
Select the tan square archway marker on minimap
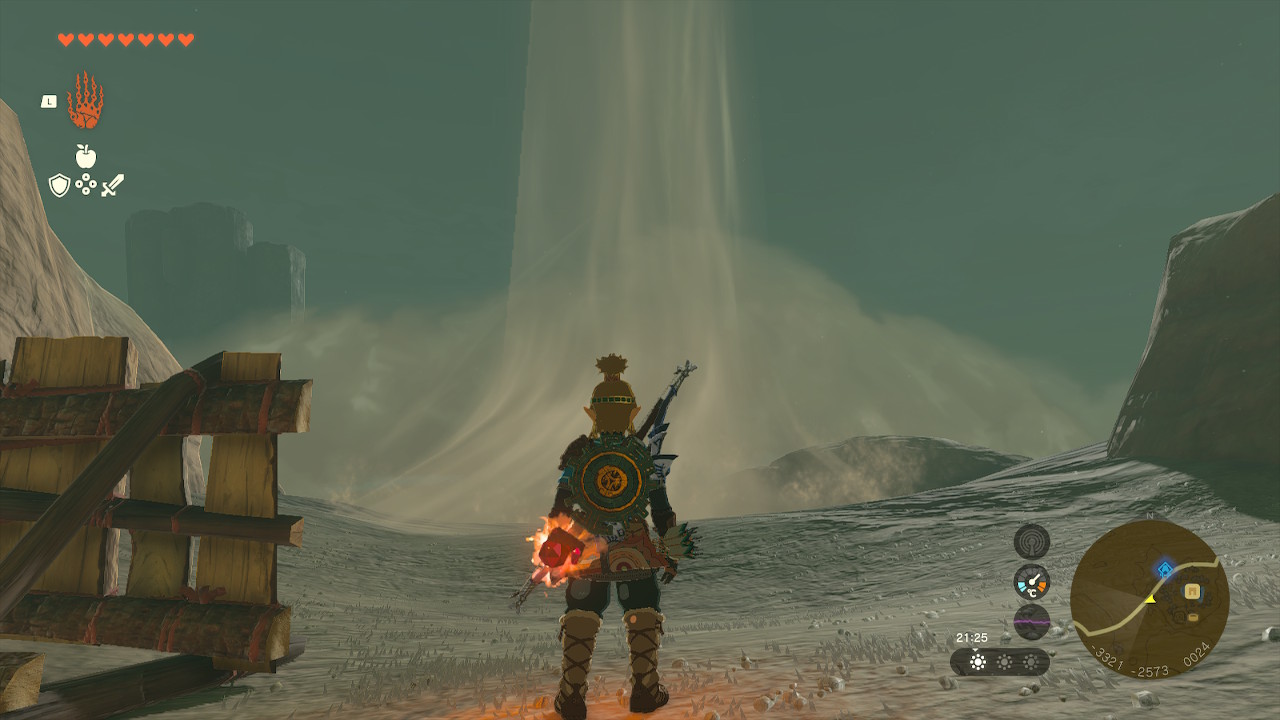coord(1192,591)
